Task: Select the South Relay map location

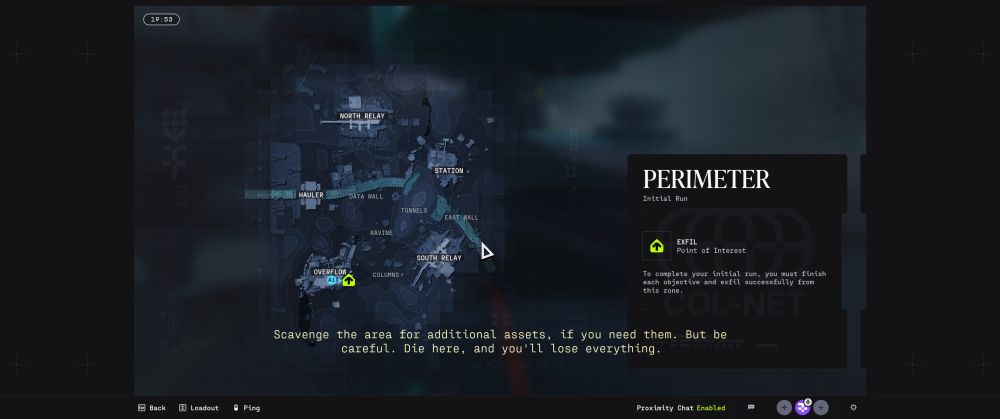Action: [439, 258]
